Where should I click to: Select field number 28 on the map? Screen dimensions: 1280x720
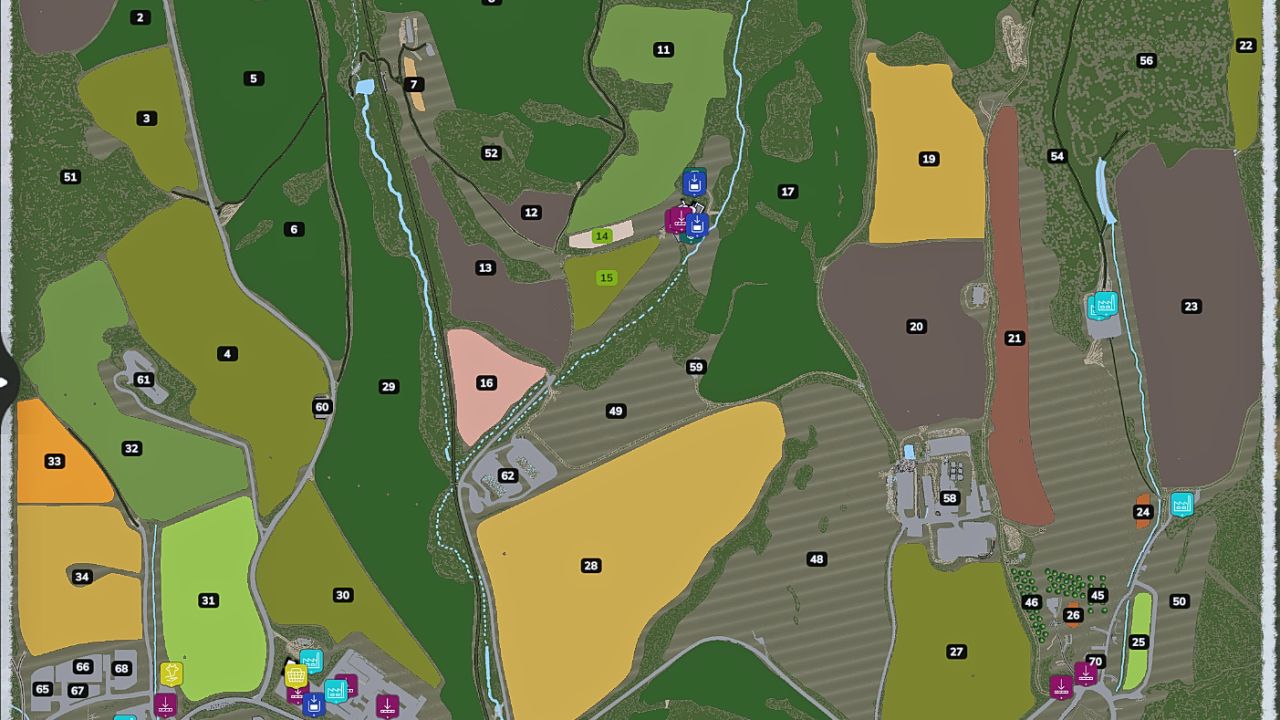point(590,566)
